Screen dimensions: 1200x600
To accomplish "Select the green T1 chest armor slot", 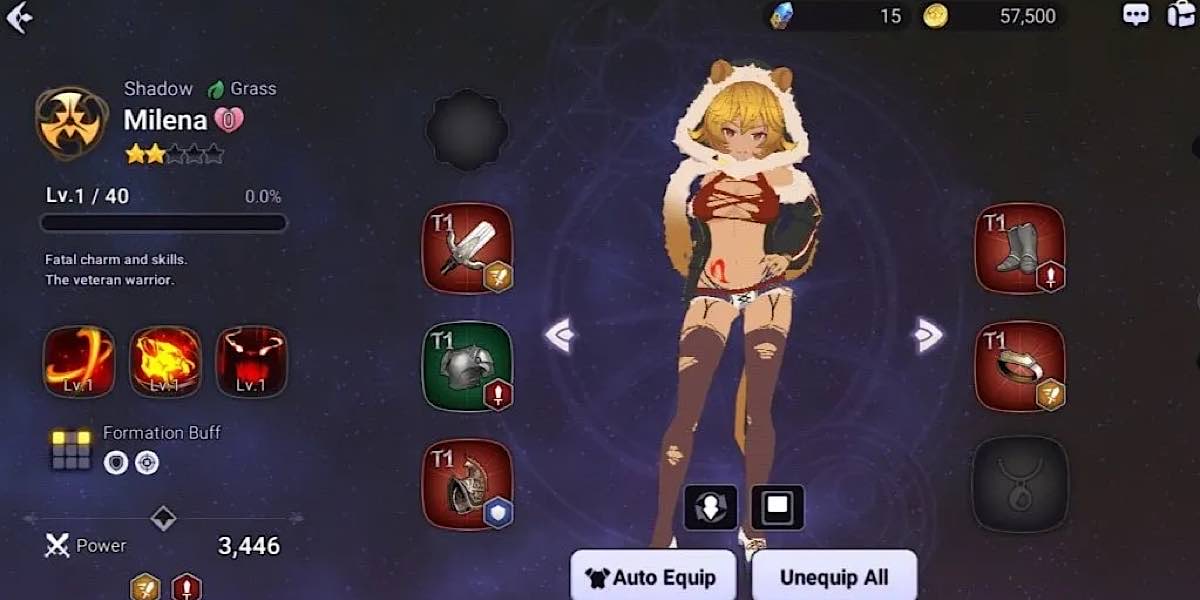I will (467, 366).
